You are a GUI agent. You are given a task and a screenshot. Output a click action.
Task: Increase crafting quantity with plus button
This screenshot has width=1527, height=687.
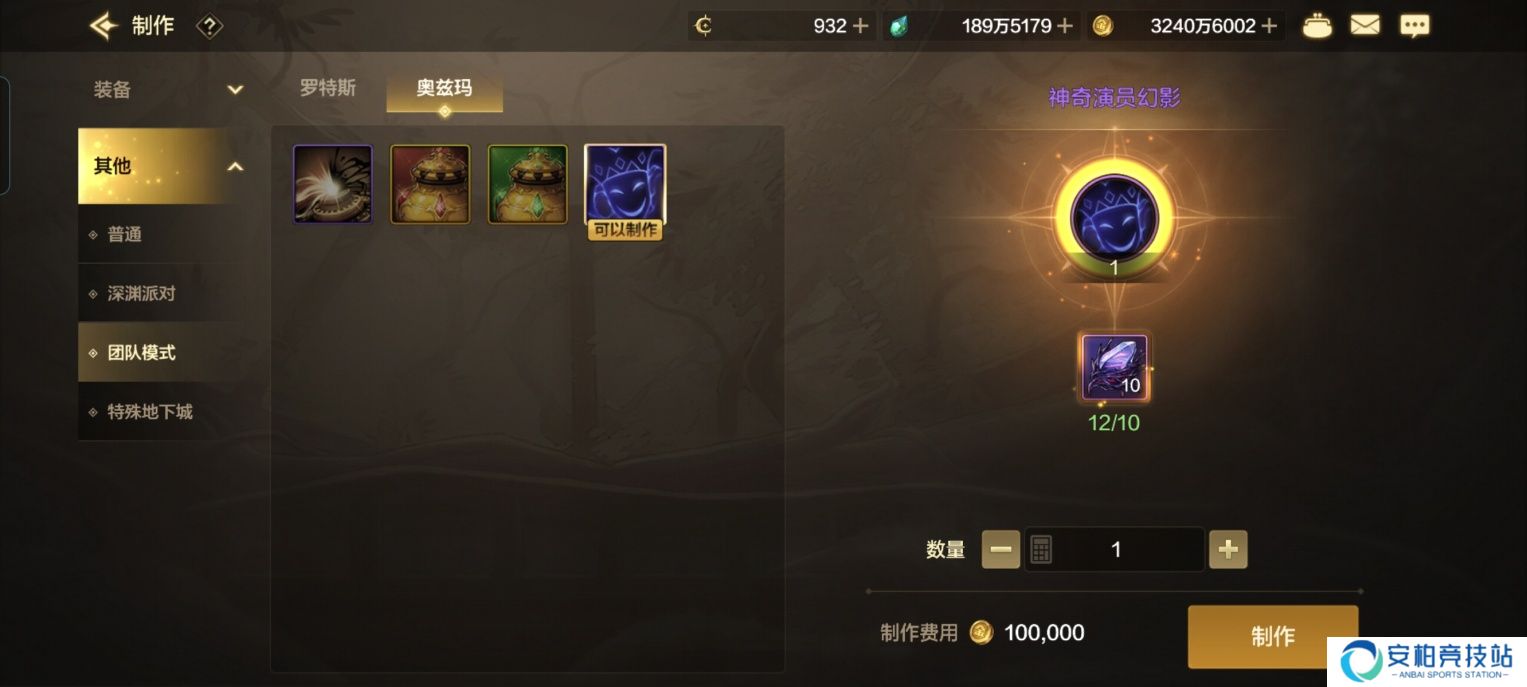pyautogui.click(x=1228, y=549)
